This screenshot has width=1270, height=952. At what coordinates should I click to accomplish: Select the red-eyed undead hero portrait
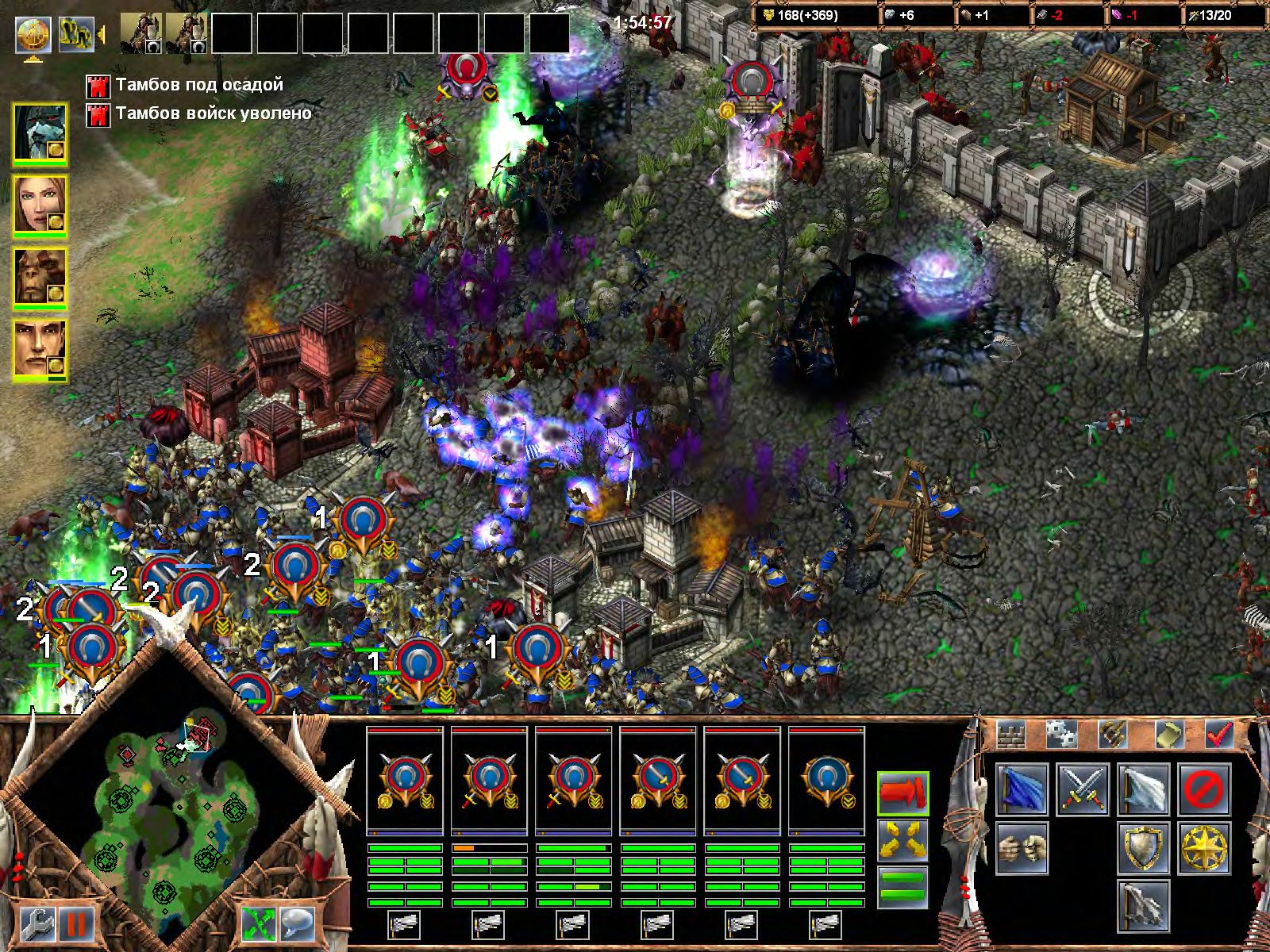point(39,133)
